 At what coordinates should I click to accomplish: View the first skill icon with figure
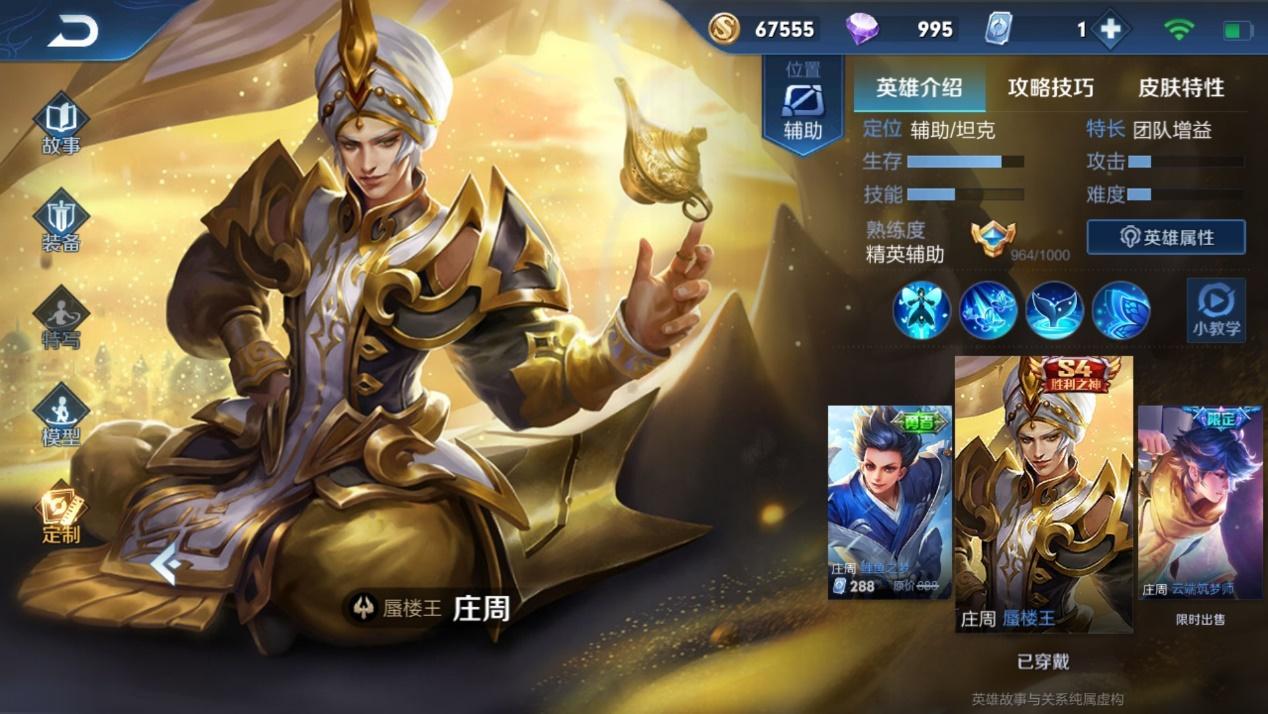tap(921, 310)
